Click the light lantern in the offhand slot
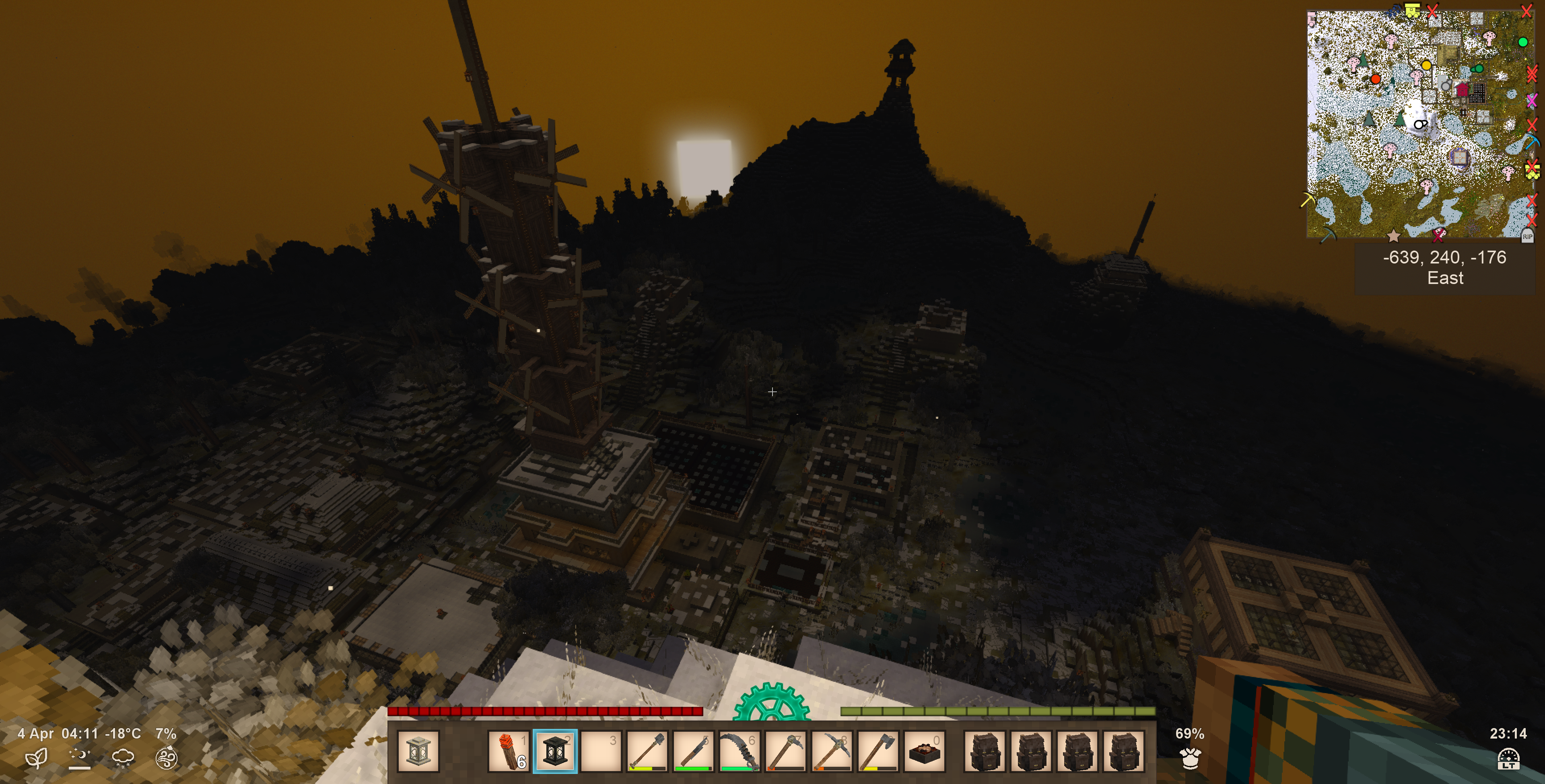This screenshot has width=1545, height=784. click(x=418, y=751)
